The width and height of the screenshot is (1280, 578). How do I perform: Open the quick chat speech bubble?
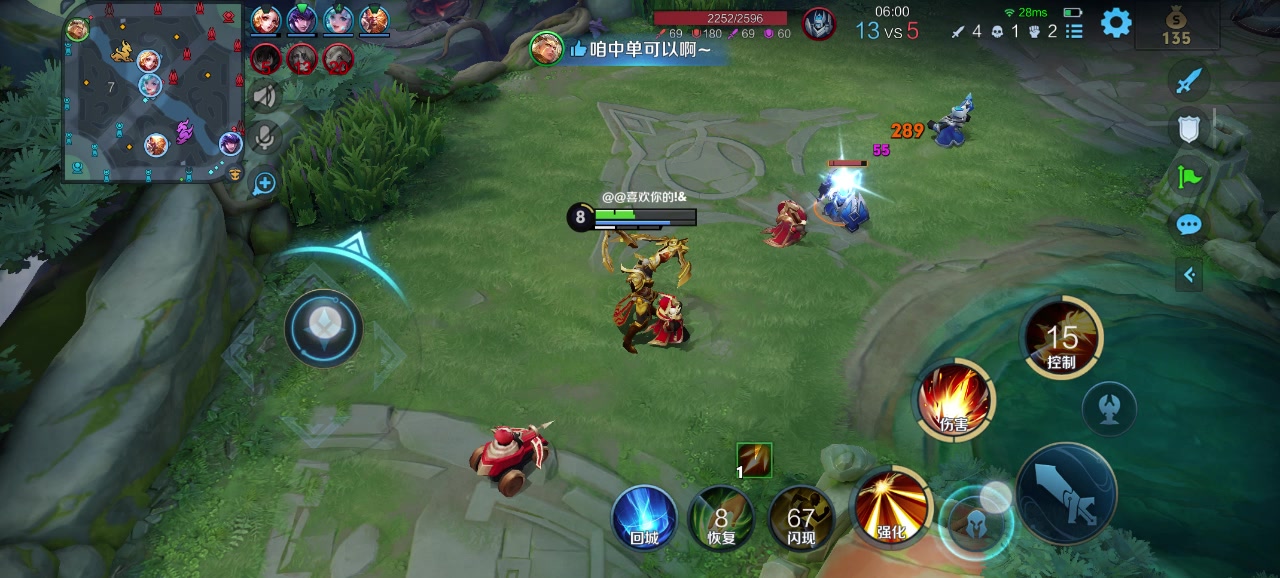(x=1188, y=225)
